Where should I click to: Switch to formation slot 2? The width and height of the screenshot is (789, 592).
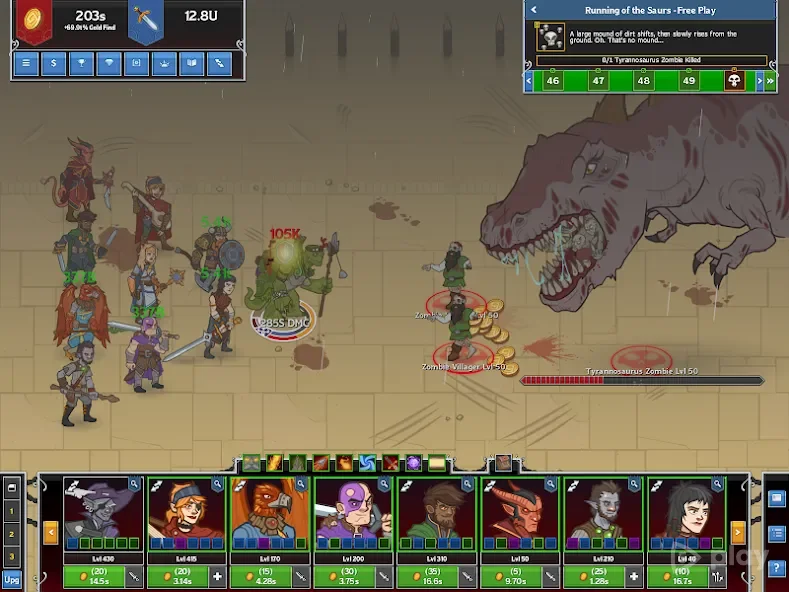(x=12, y=534)
